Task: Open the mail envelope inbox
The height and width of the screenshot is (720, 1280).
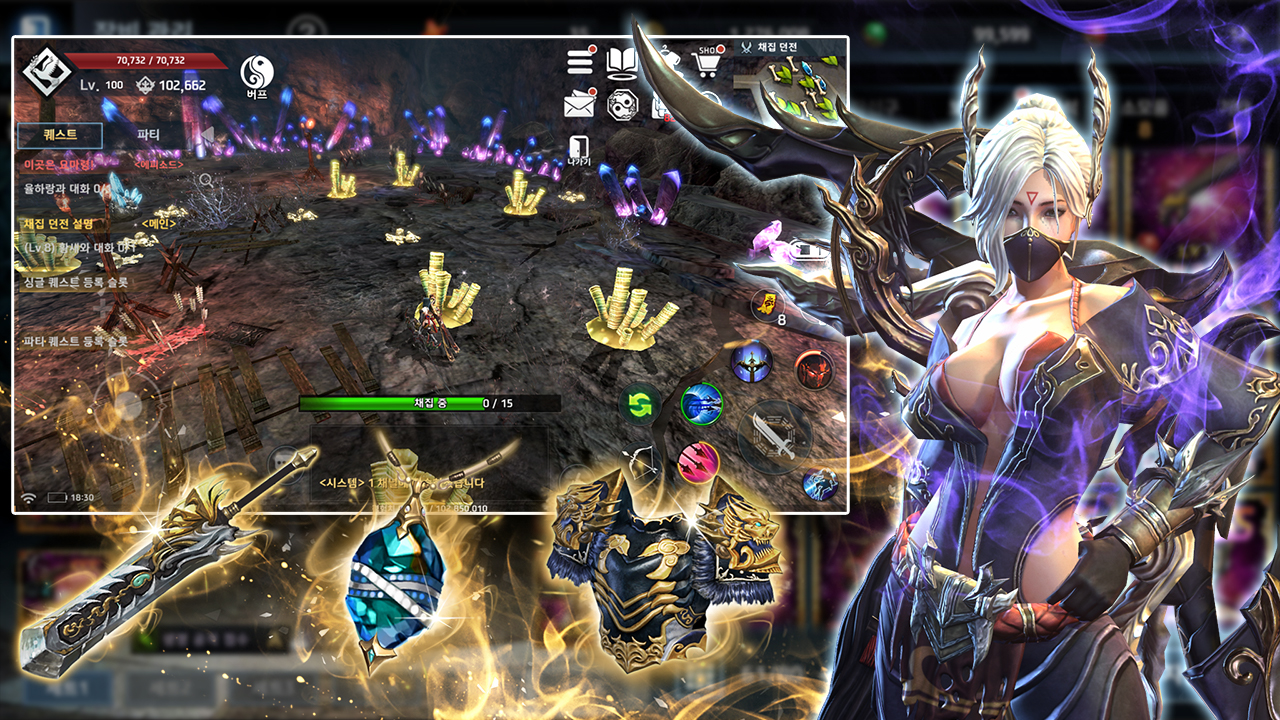Action: pos(580,103)
